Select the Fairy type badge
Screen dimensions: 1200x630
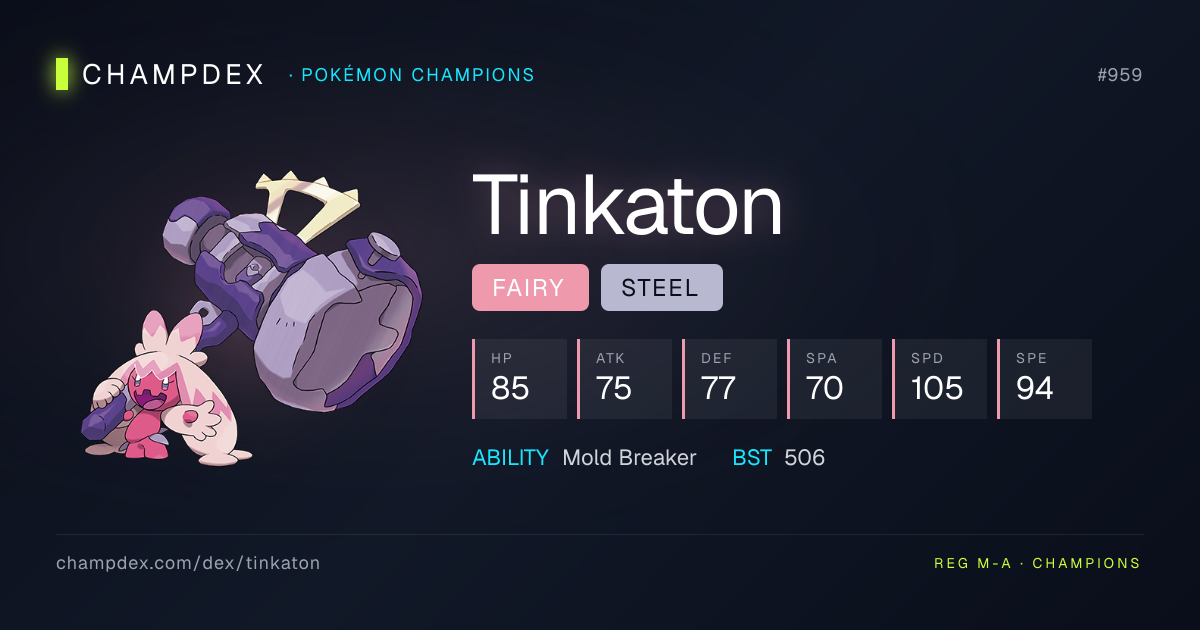coord(530,288)
